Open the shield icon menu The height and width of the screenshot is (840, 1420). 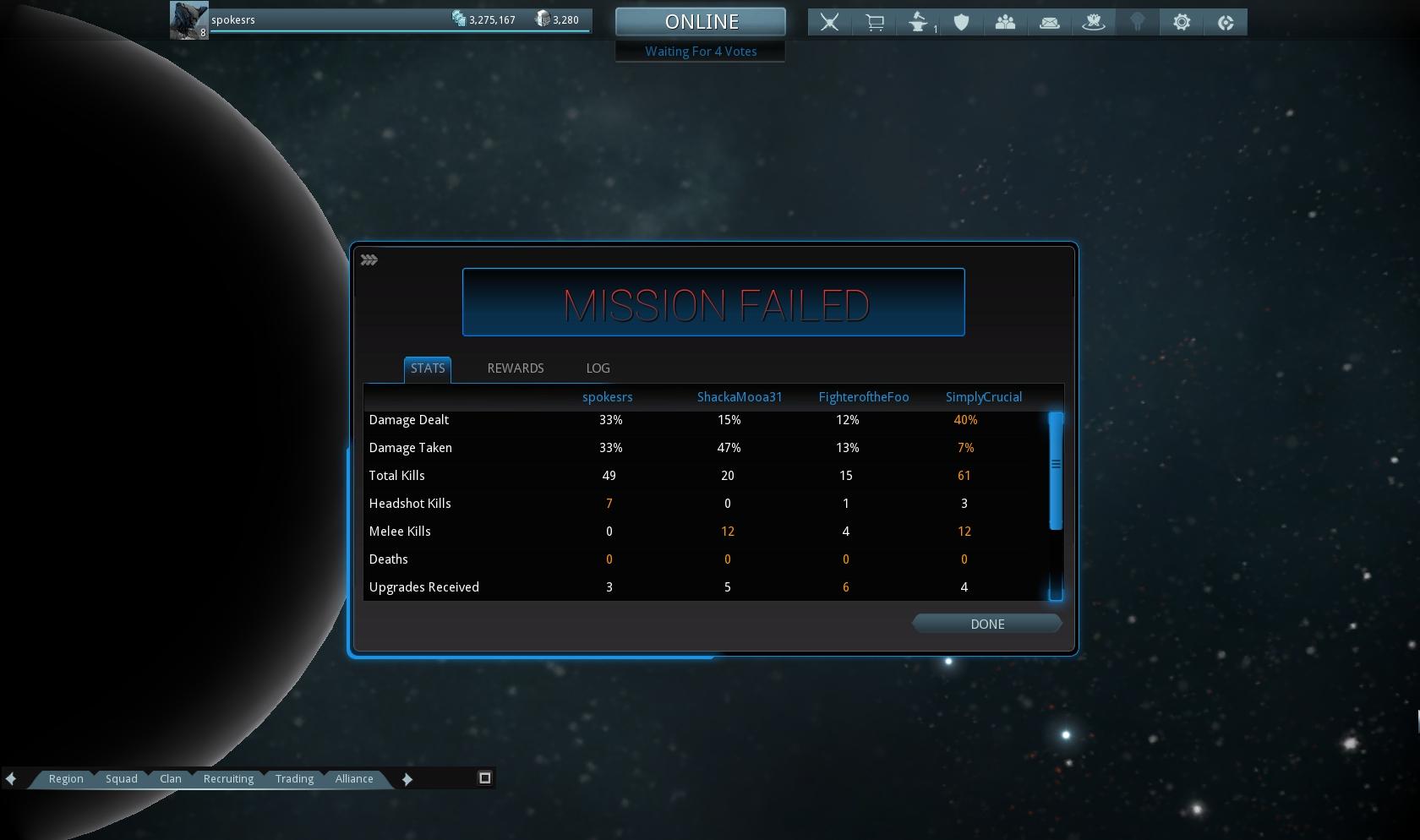click(x=962, y=23)
